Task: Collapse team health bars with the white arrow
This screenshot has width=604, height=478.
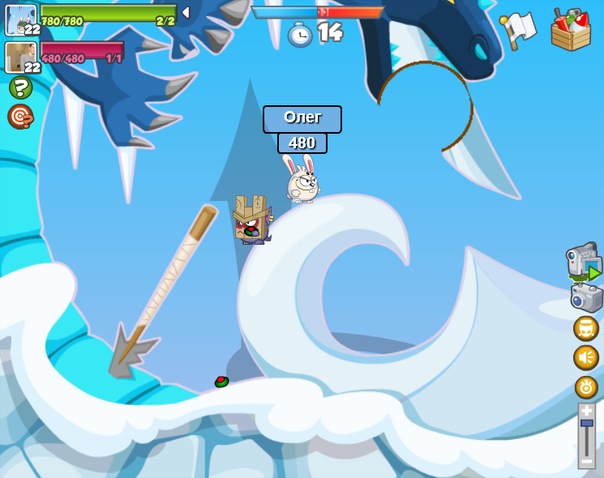Action: pos(185,12)
